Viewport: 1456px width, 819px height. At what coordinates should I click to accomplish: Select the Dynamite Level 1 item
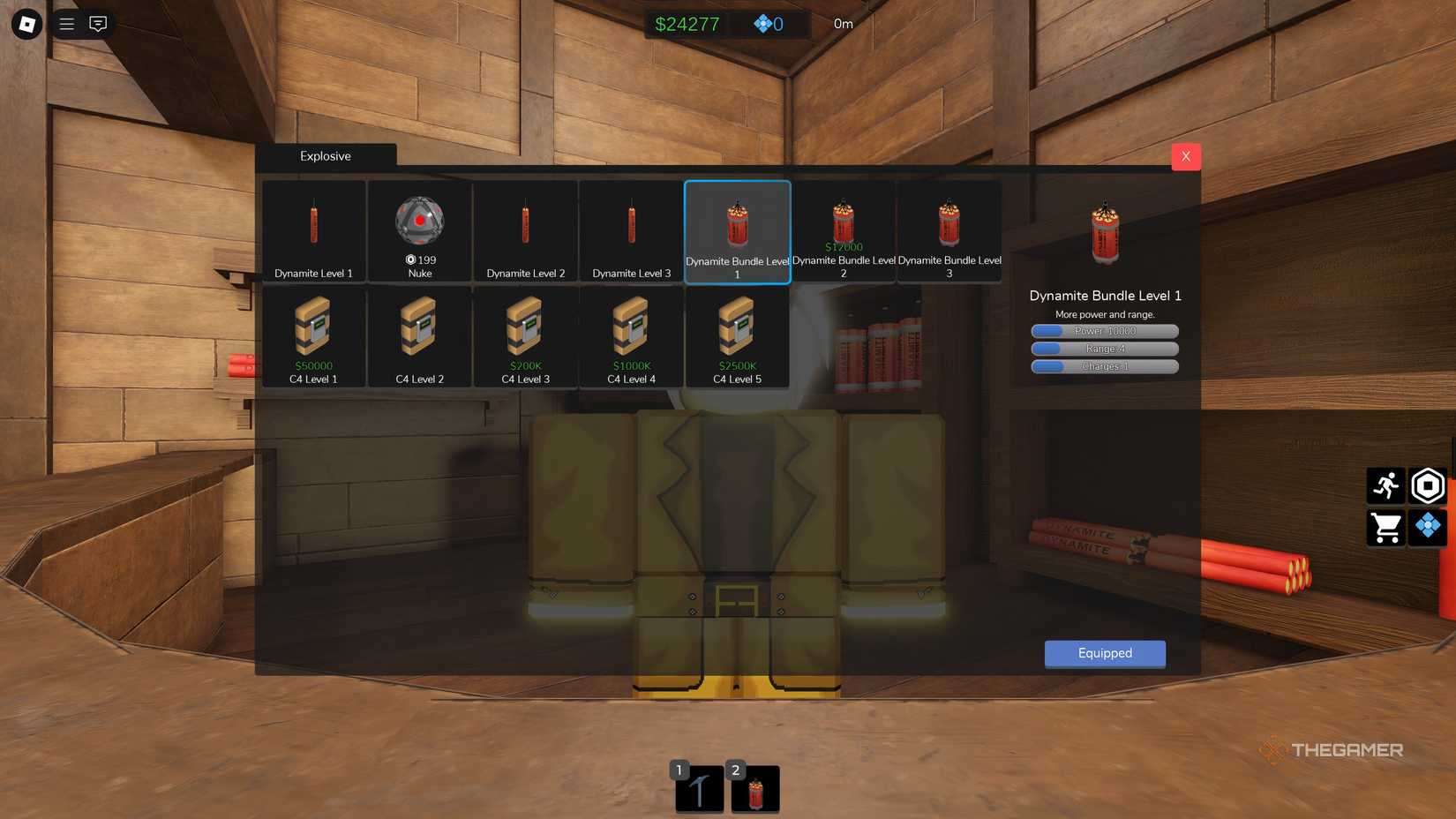[313, 229]
